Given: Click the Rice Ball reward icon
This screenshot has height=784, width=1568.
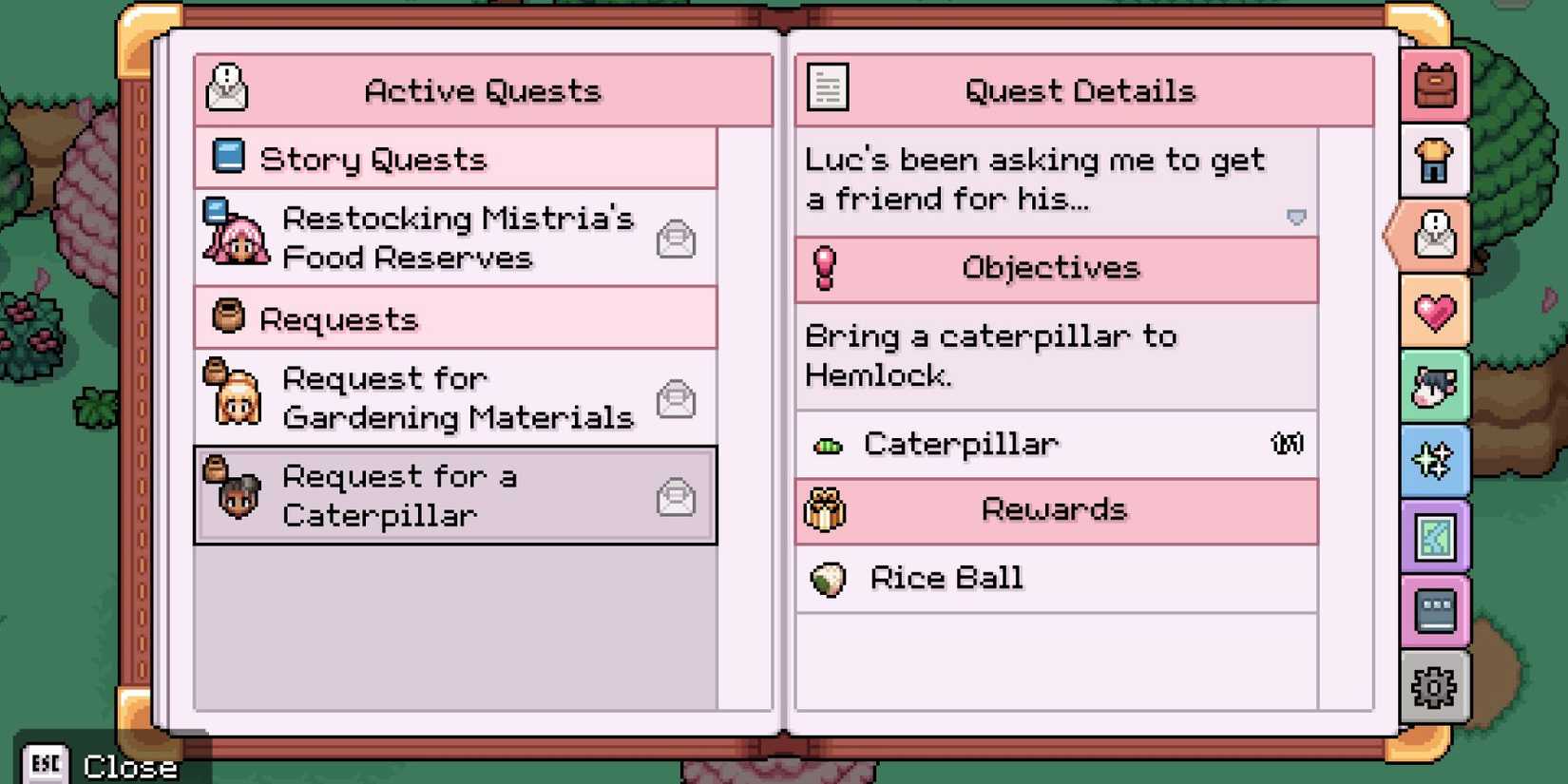Looking at the screenshot, I should (826, 578).
